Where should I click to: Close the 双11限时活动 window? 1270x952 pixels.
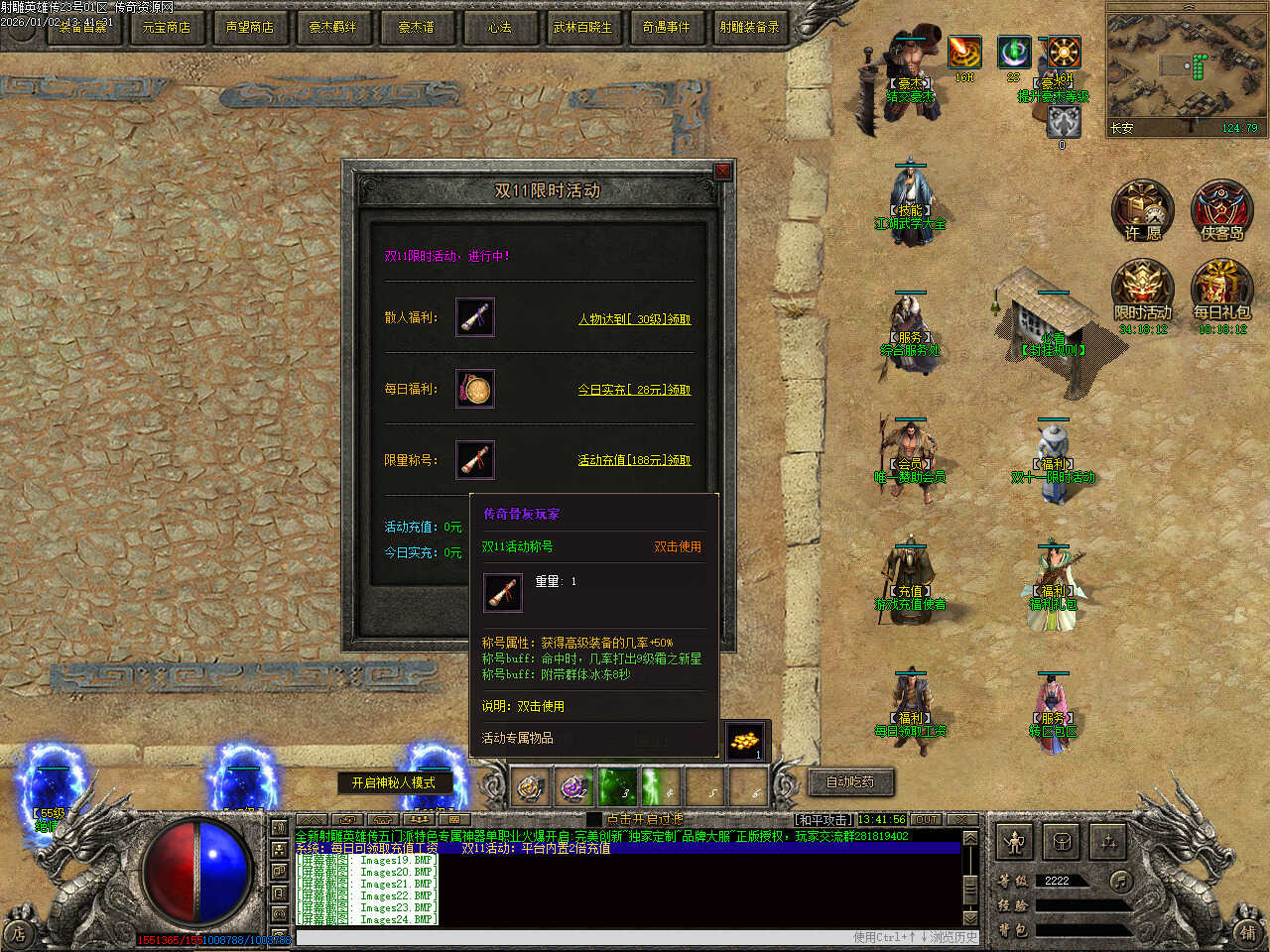click(x=722, y=172)
